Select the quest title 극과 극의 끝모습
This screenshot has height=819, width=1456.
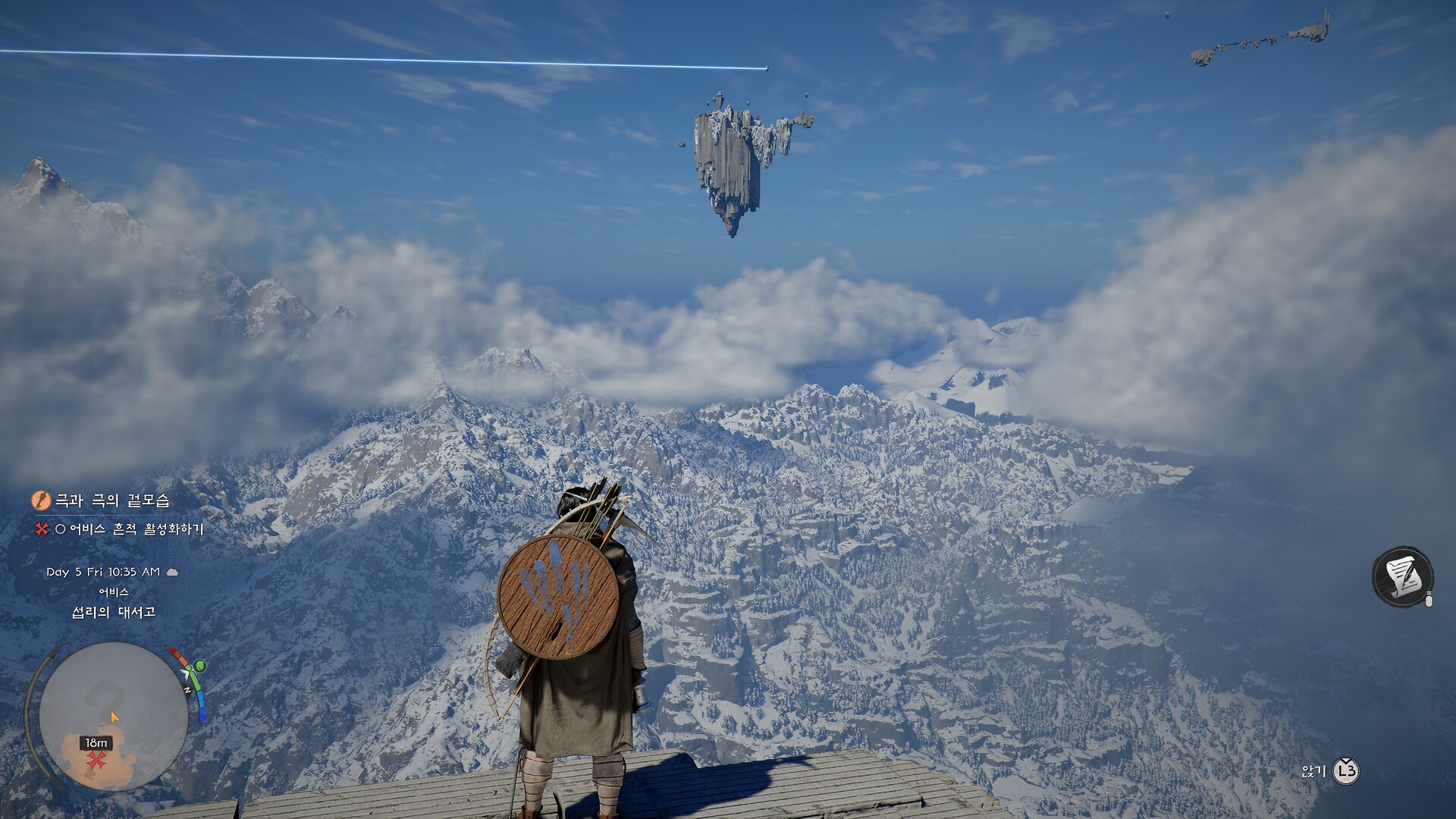click(111, 500)
